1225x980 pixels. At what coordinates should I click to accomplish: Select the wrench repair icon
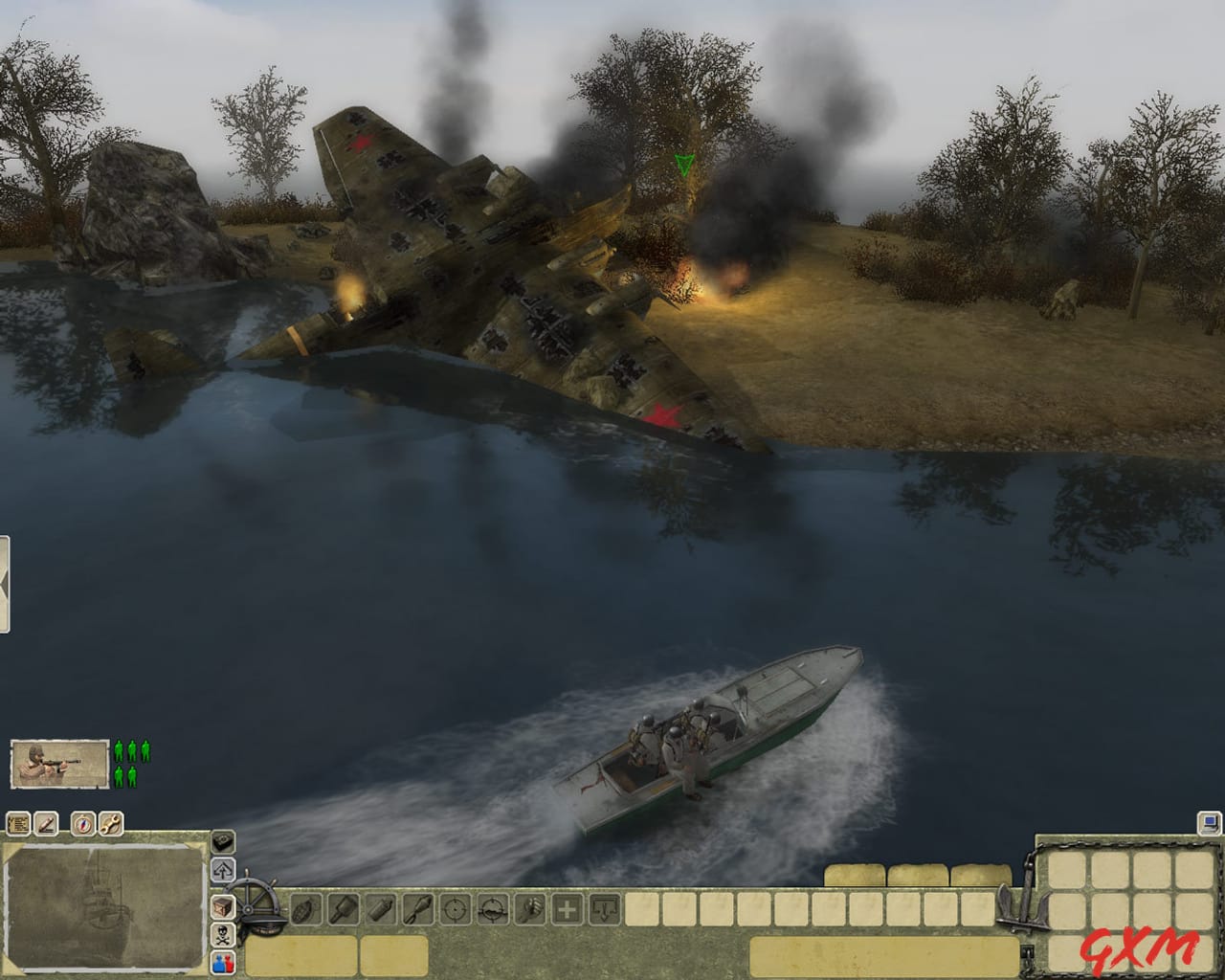tap(111, 825)
